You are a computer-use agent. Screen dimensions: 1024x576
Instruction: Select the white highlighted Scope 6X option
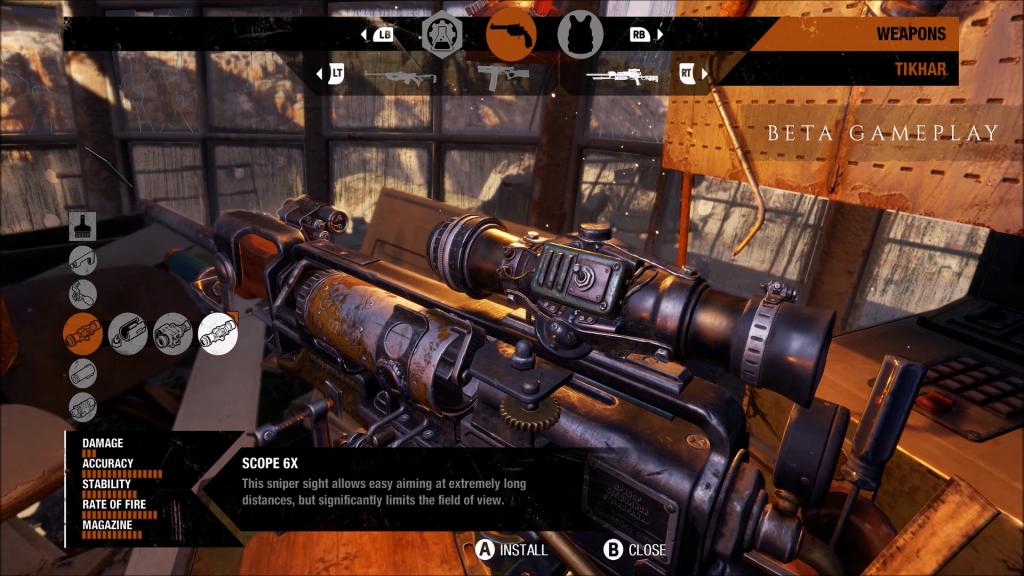(x=218, y=333)
